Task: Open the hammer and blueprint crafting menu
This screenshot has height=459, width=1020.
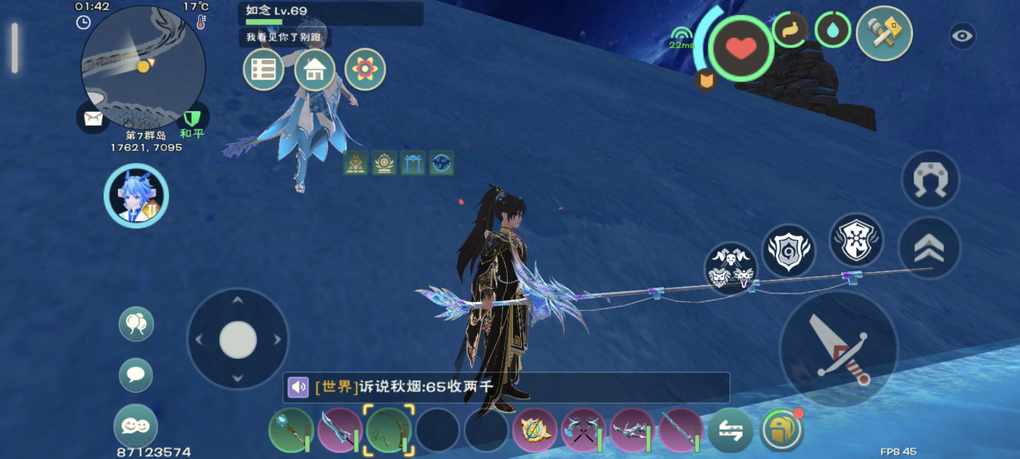Action: (884, 34)
